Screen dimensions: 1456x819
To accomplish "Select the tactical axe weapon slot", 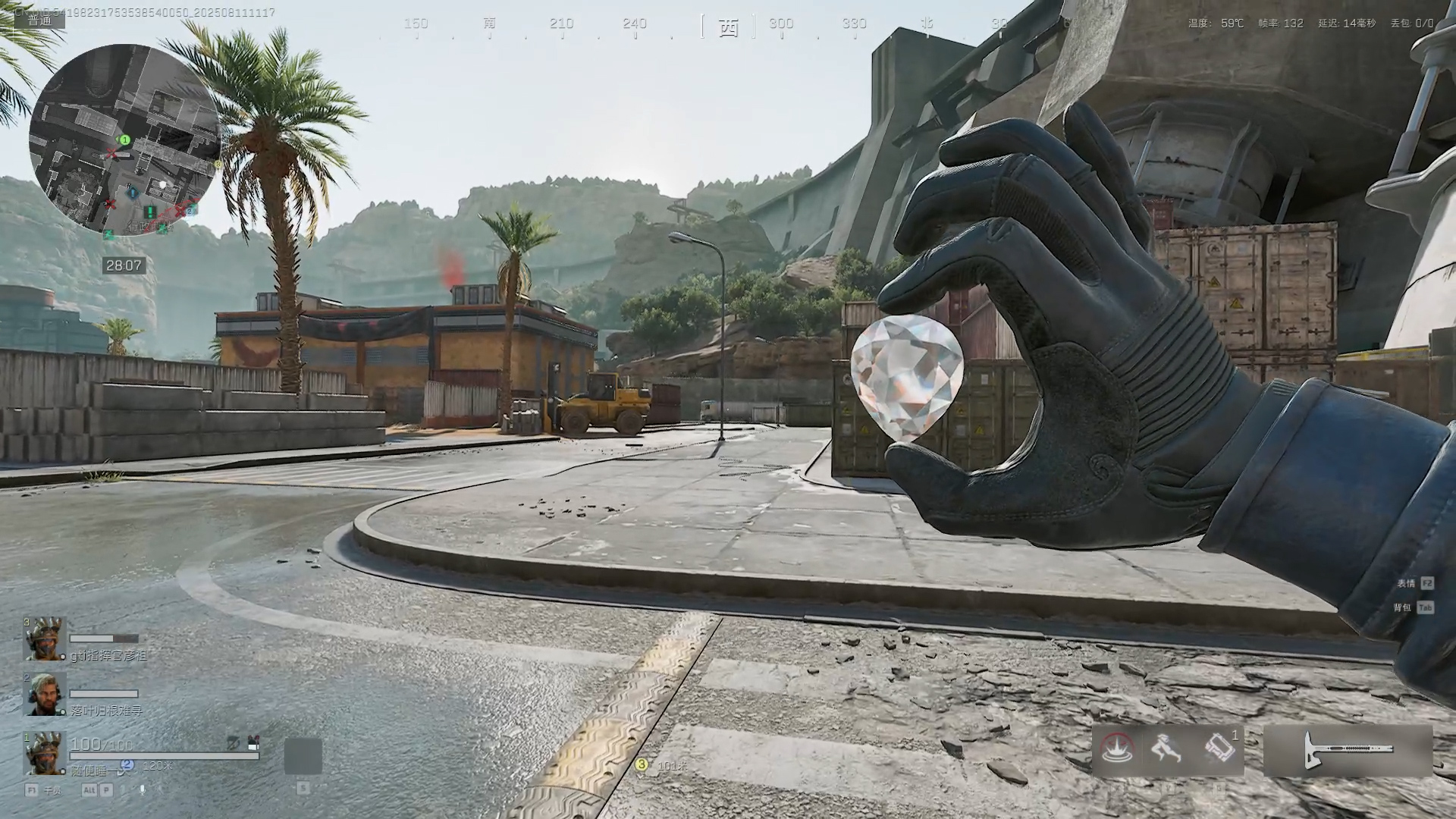I will (1348, 751).
